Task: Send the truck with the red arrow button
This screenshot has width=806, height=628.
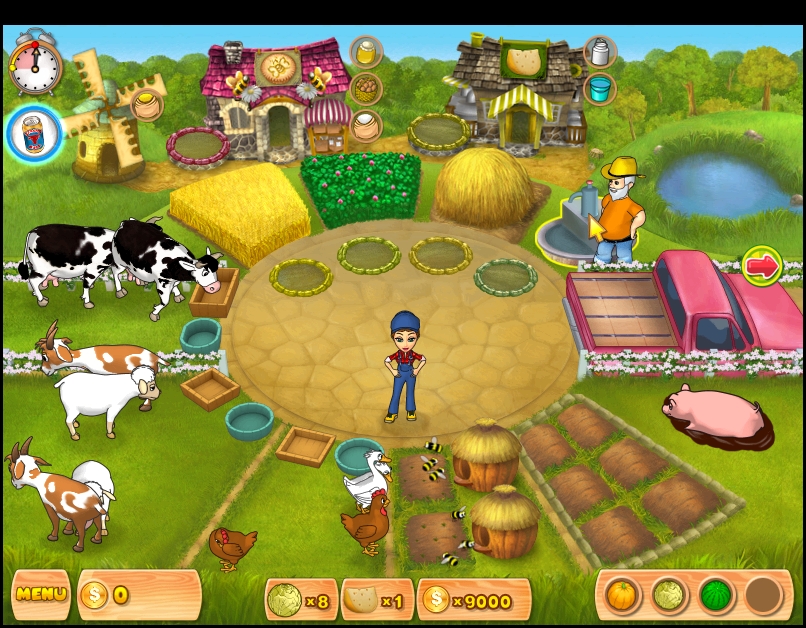Action: pyautogui.click(x=762, y=266)
